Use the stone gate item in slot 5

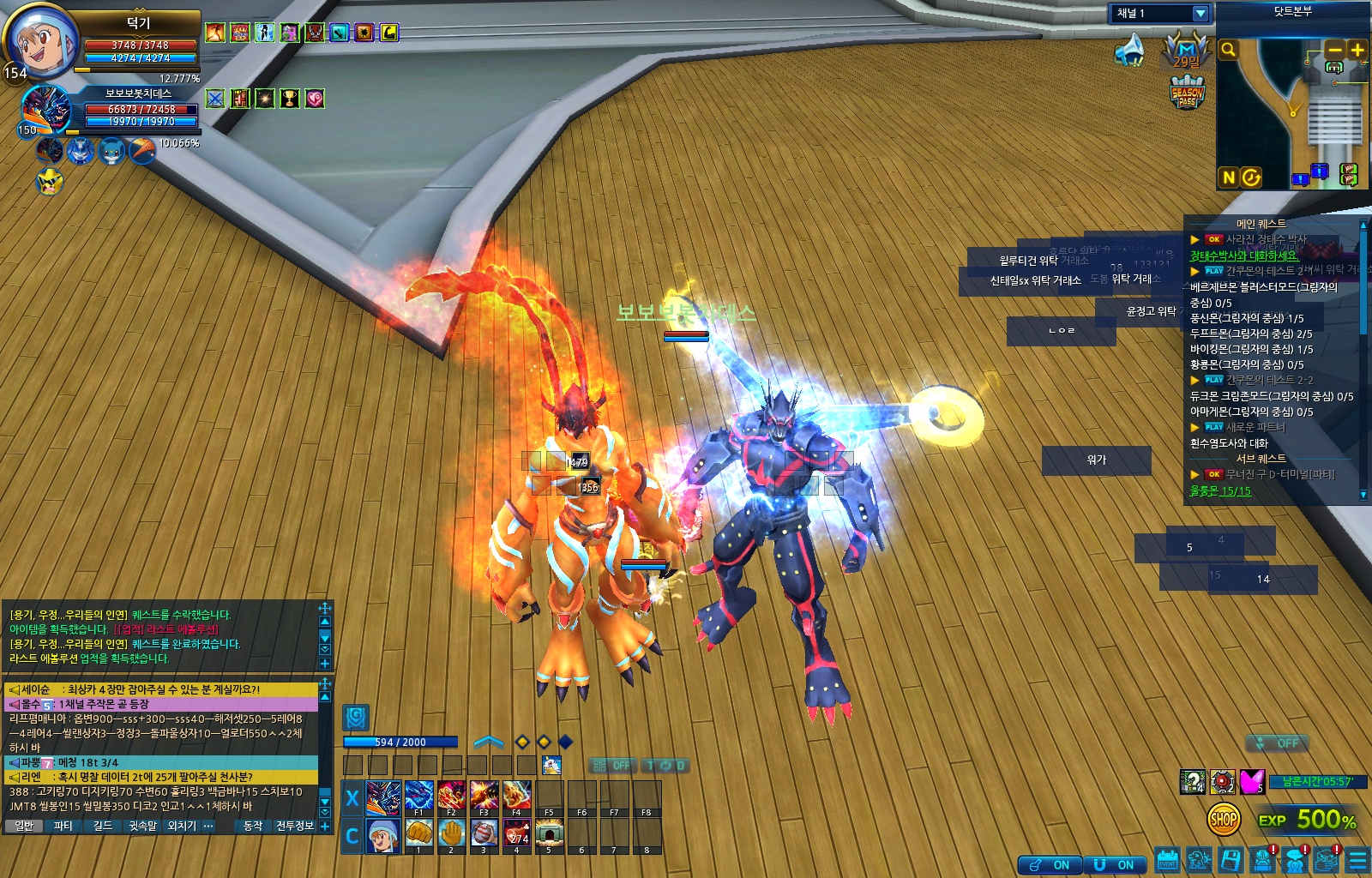[549, 833]
